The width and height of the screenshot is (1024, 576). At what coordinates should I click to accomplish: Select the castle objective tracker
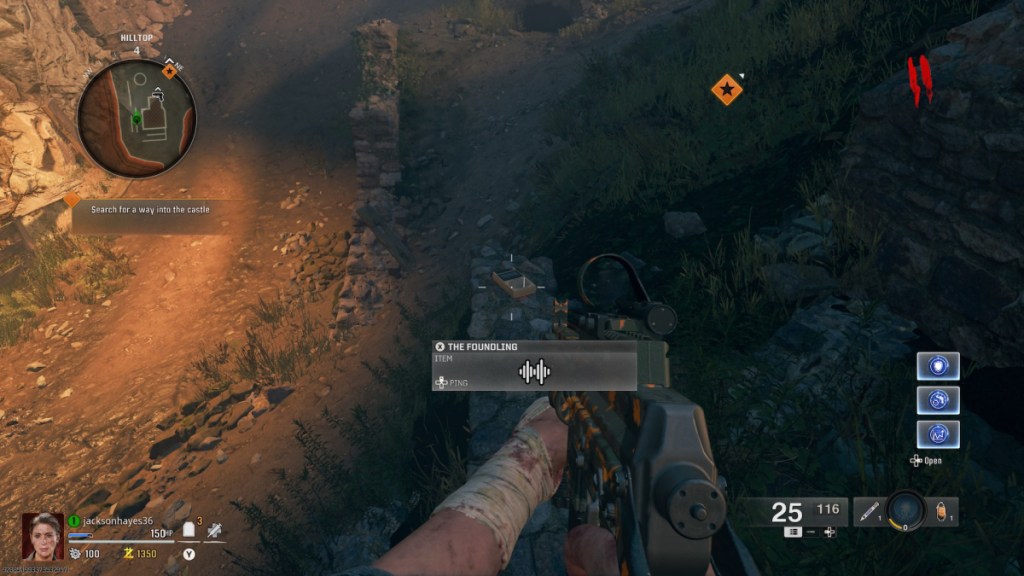coord(150,210)
